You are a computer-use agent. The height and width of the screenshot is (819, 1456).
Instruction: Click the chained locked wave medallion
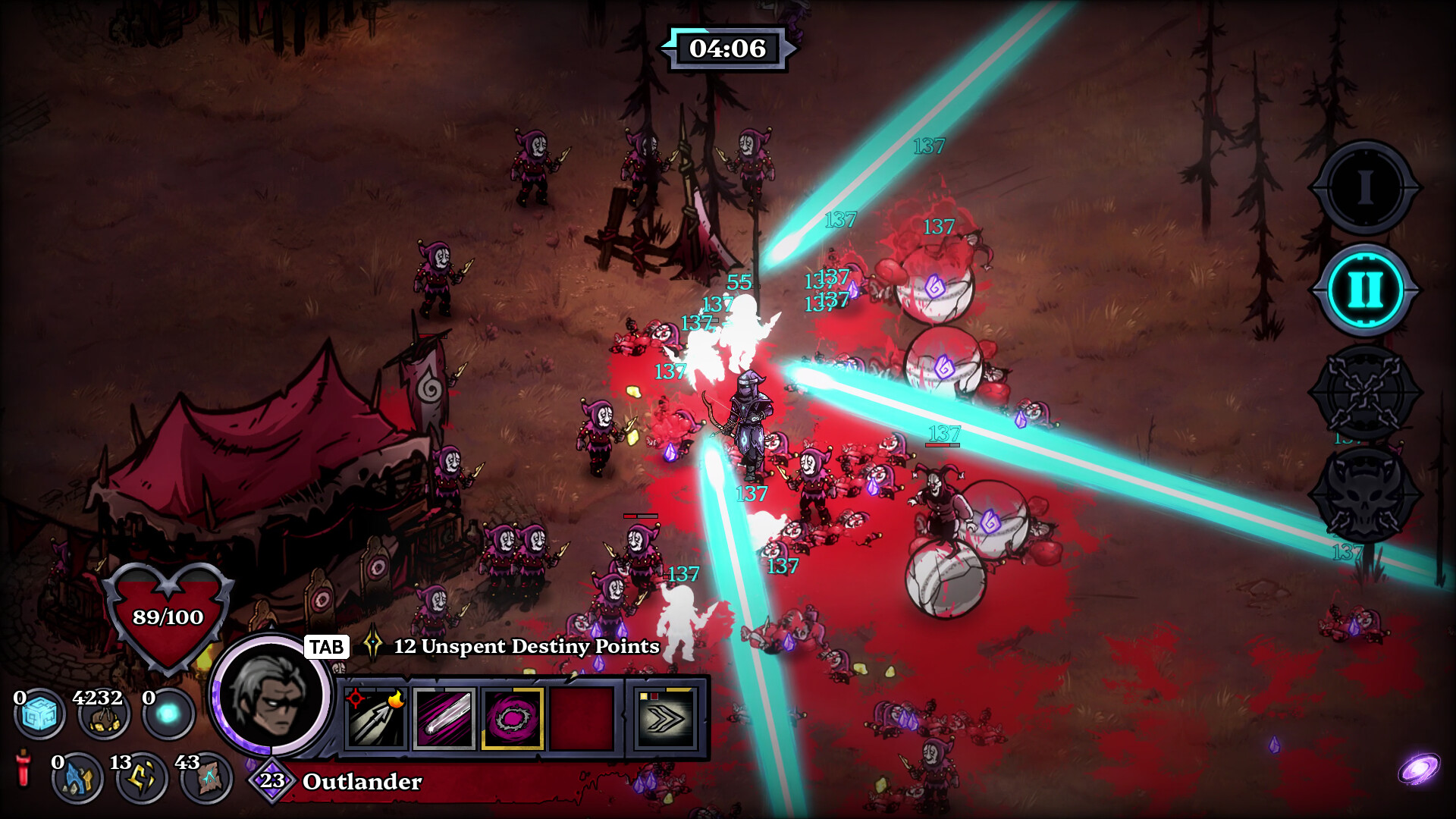click(x=1364, y=392)
